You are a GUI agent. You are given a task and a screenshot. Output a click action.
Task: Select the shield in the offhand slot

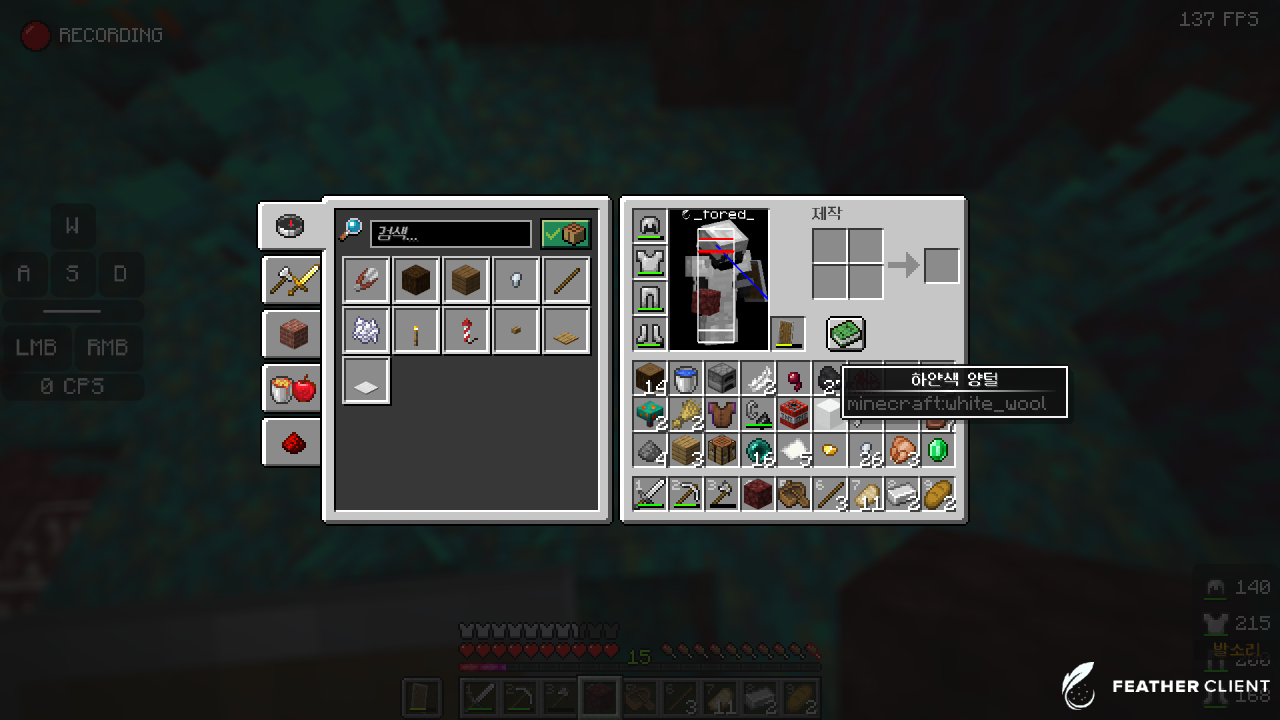point(788,334)
